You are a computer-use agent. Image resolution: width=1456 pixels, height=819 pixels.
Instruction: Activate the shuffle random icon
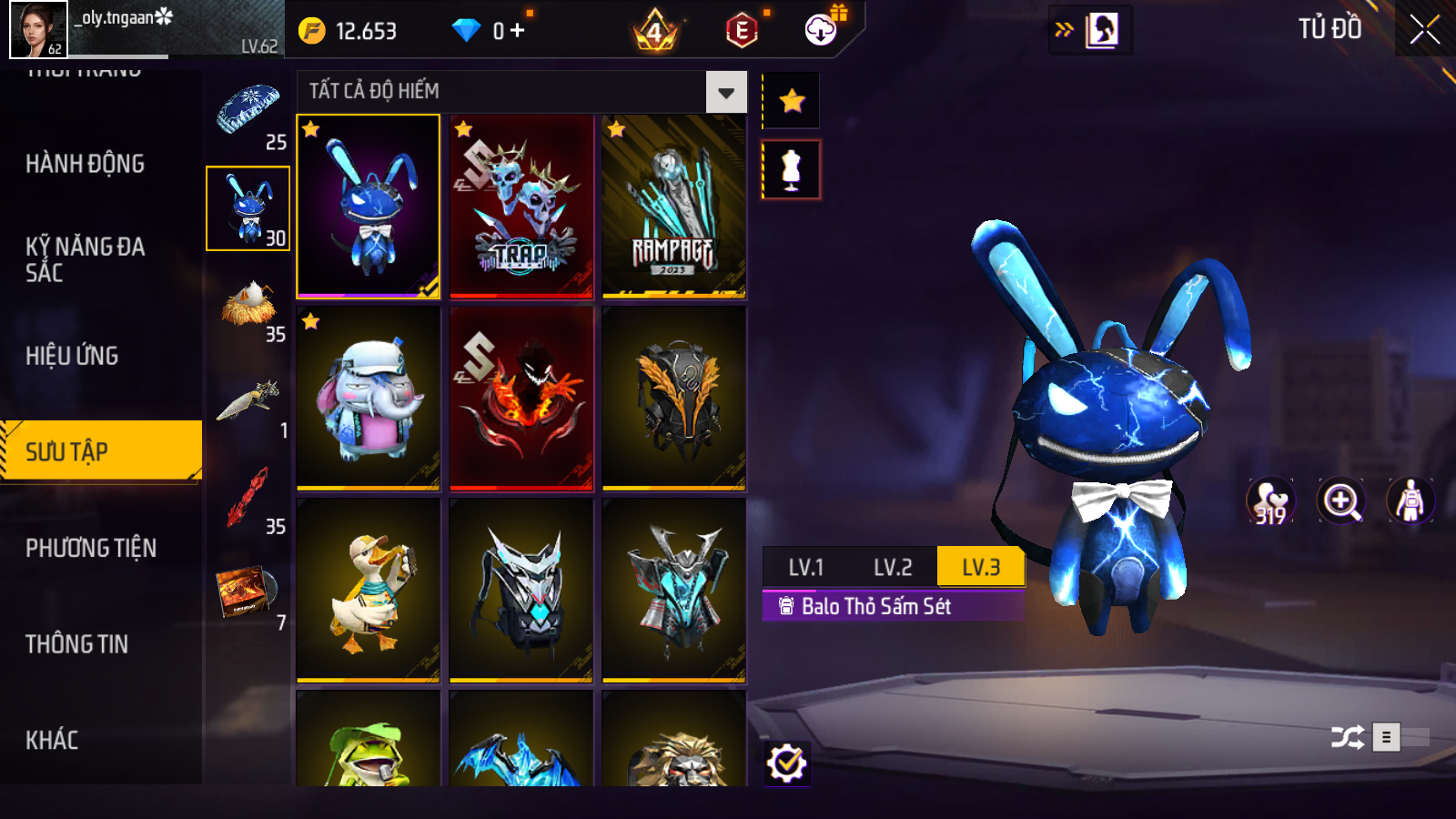point(1347,737)
